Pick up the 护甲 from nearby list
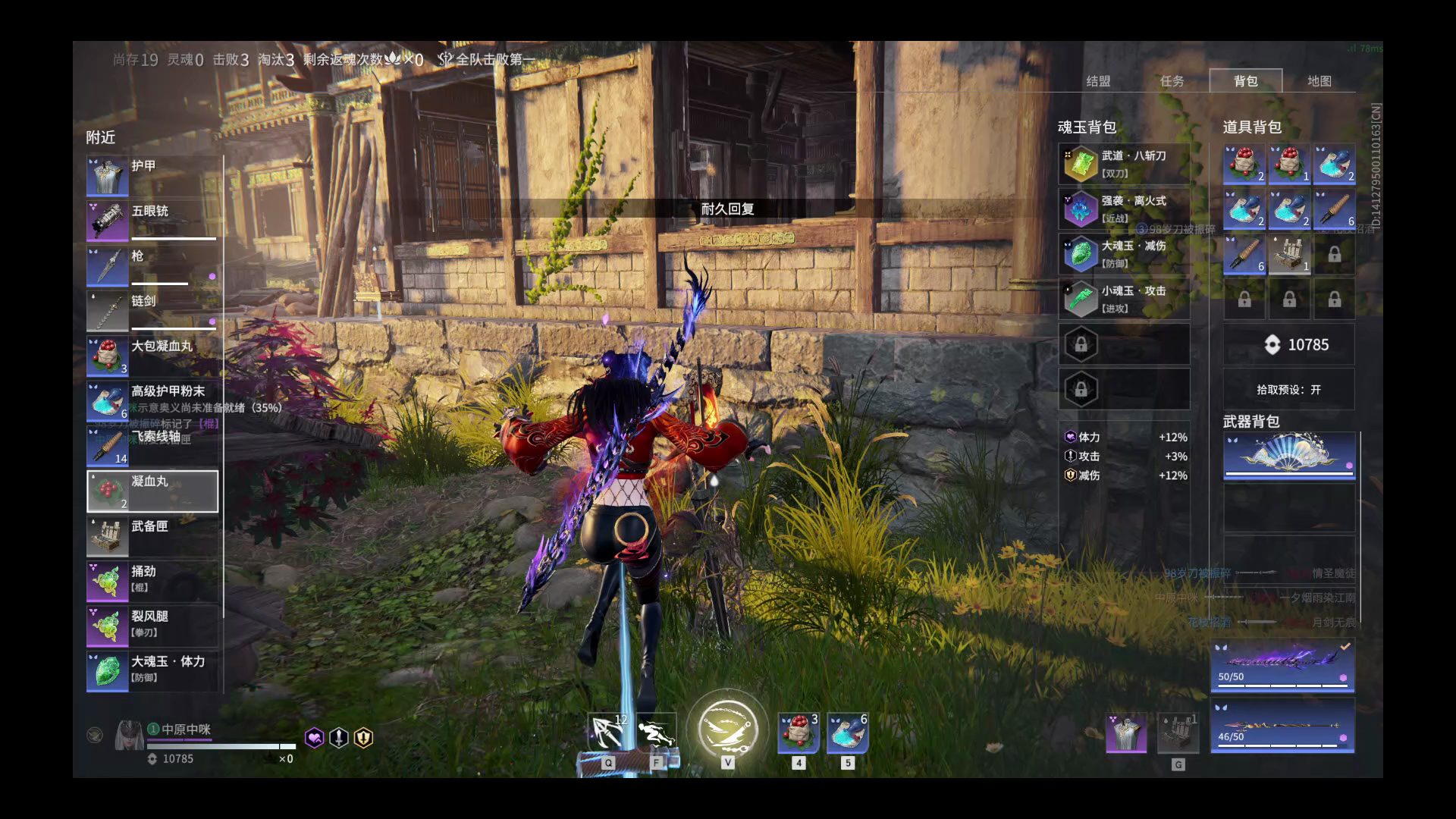Screen dimensions: 1456x819 [152, 175]
